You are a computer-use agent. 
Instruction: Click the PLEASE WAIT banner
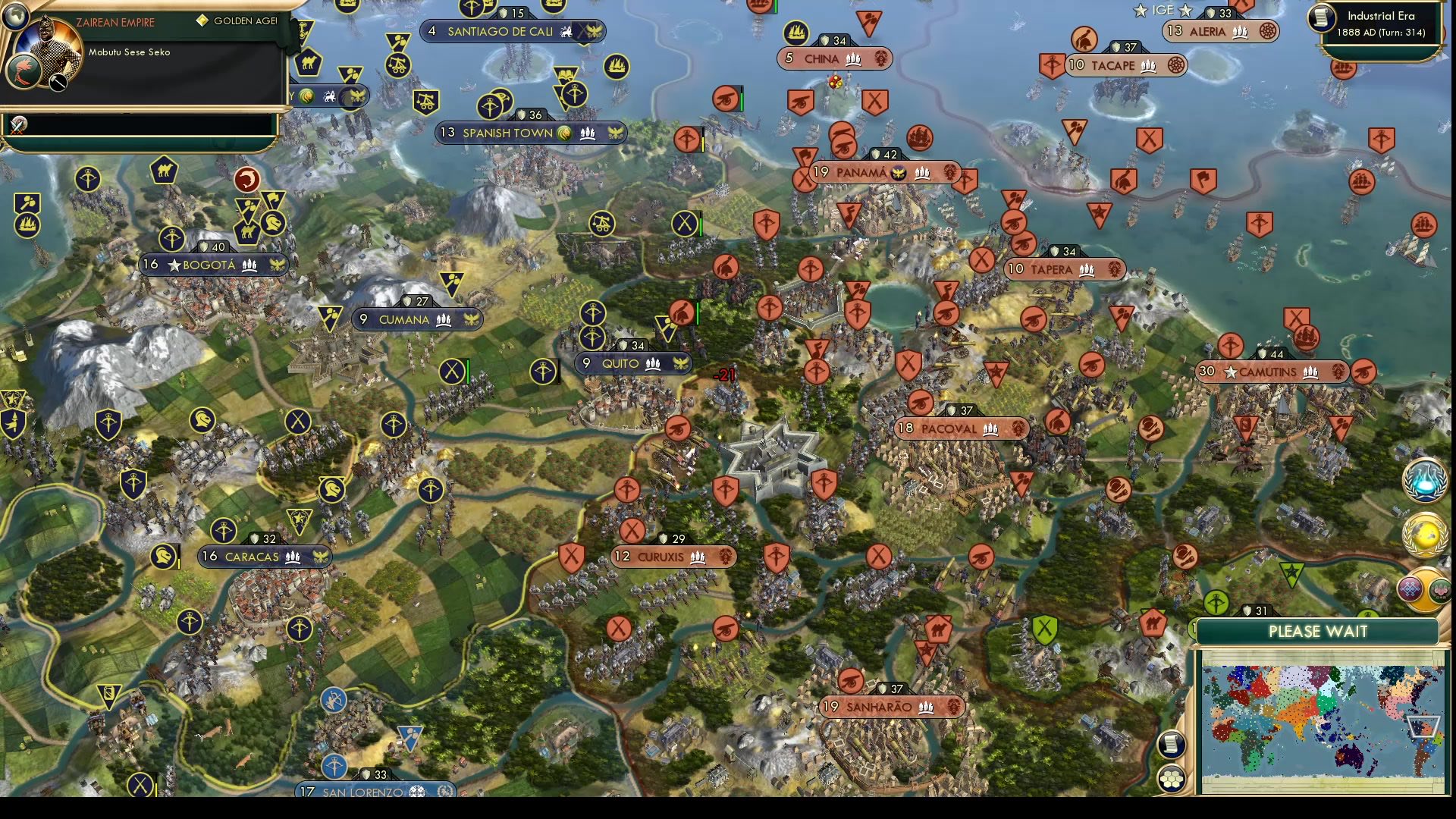coord(1319,632)
